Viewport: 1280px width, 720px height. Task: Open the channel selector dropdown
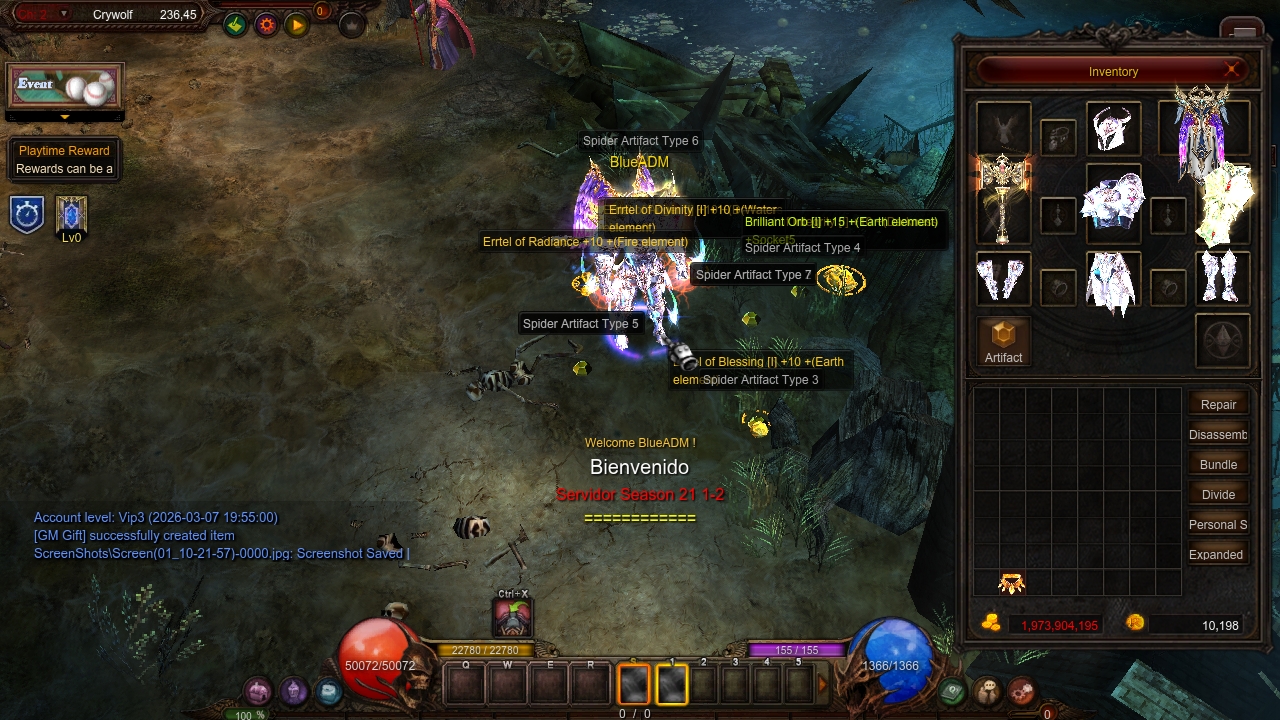point(64,14)
